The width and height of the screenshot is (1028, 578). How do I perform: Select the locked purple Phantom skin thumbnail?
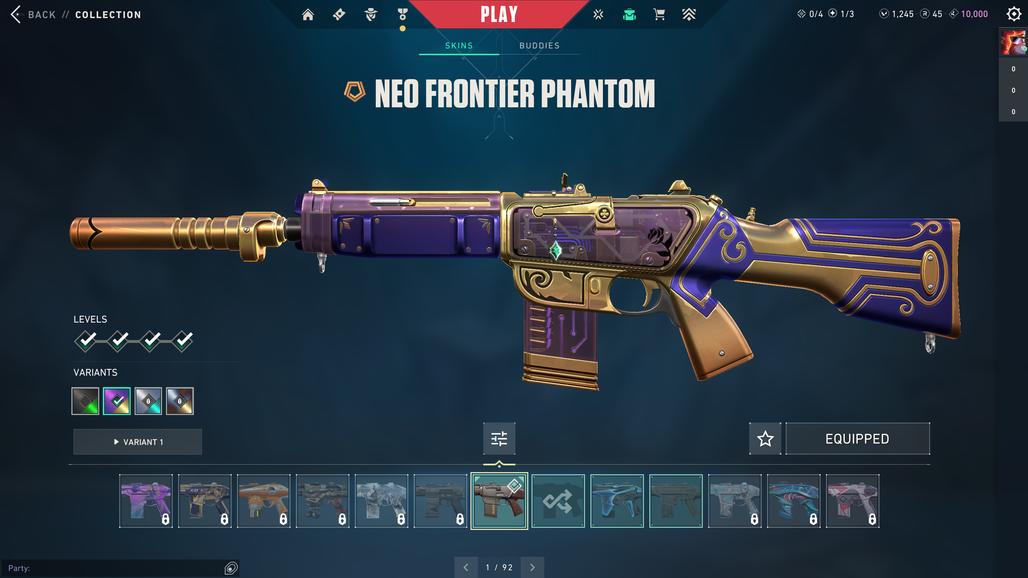click(146, 500)
